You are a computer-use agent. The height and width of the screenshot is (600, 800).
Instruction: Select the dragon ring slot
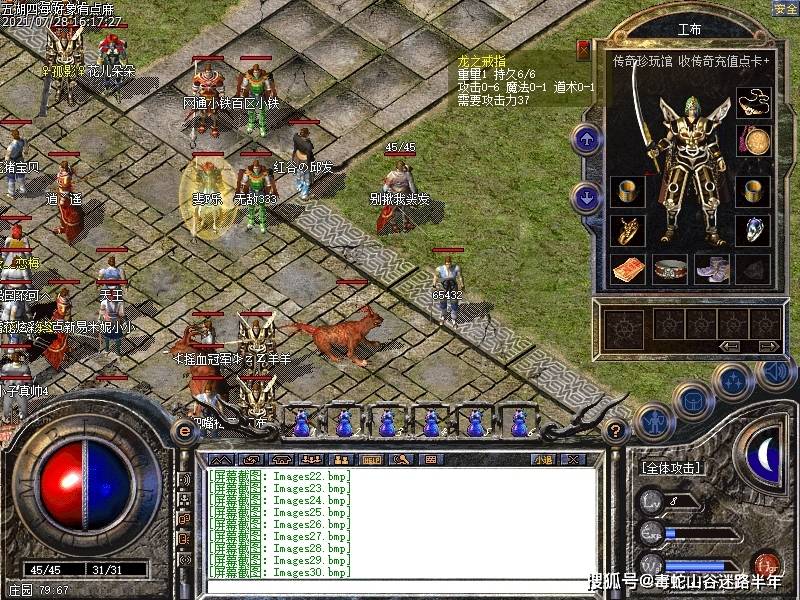click(627, 230)
